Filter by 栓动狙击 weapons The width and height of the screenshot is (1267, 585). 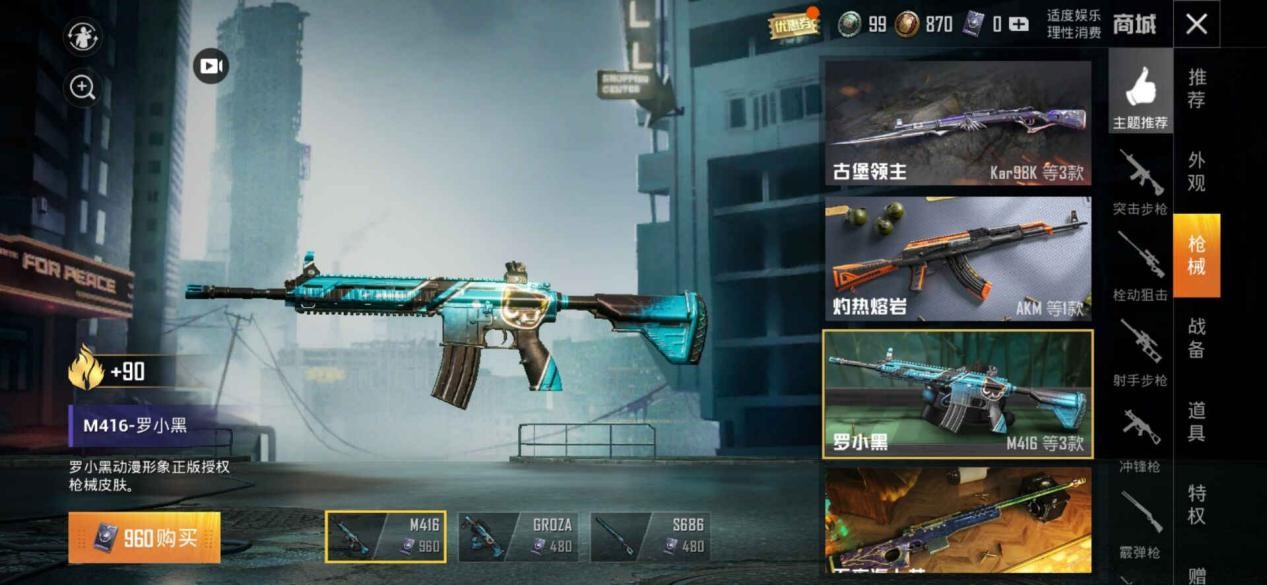tap(1140, 268)
